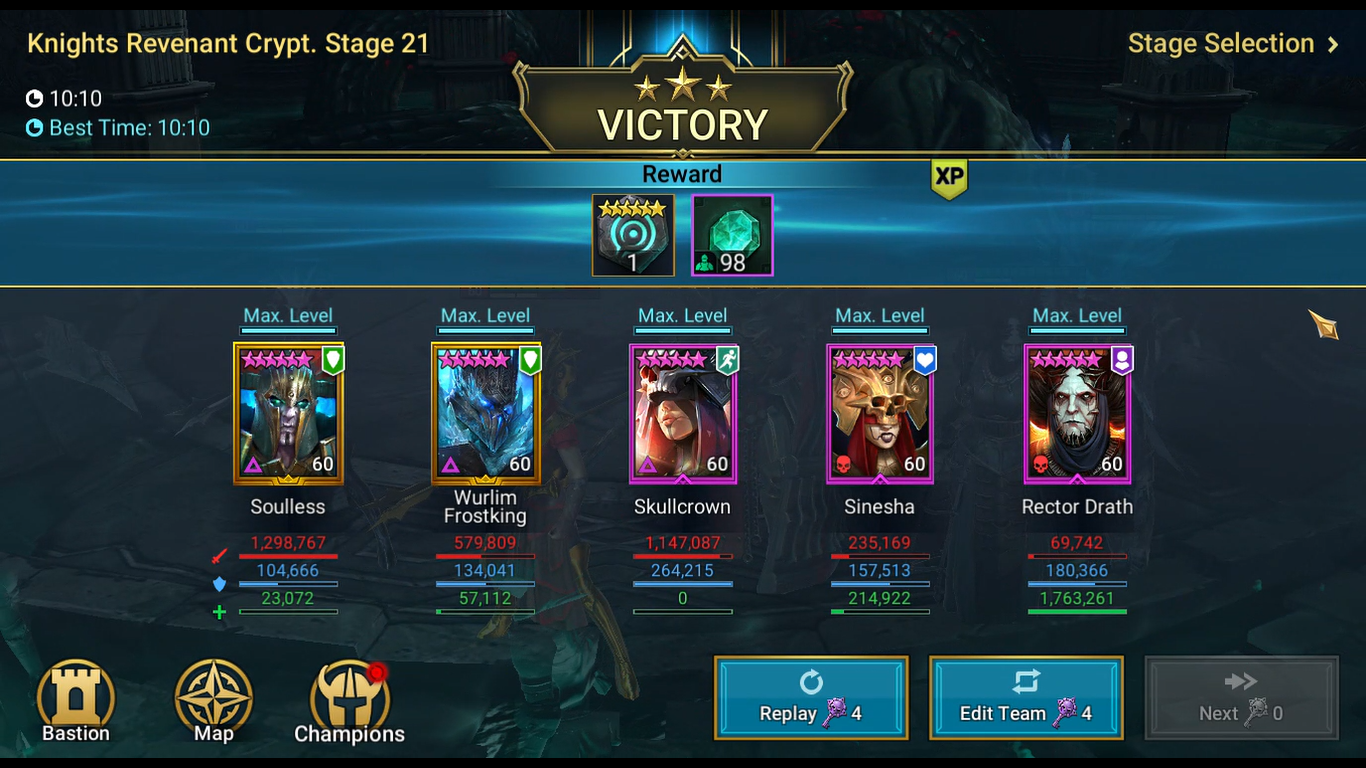Return to the Bastion
Image resolution: width=1366 pixels, height=768 pixels.
click(76, 700)
